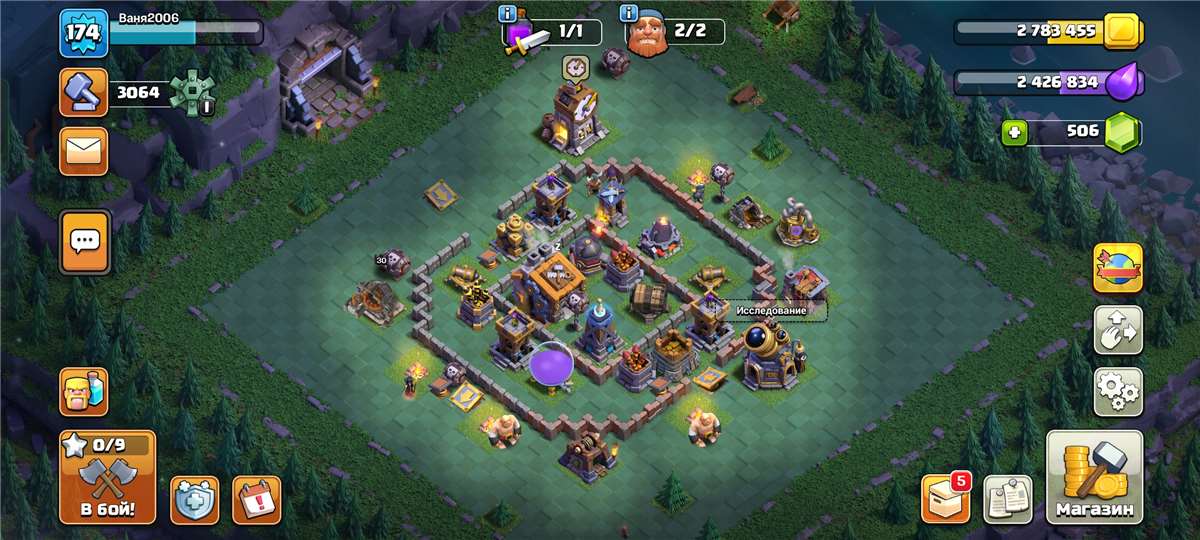Open the blue shield plus icon
1200x540 pixels.
click(x=195, y=499)
